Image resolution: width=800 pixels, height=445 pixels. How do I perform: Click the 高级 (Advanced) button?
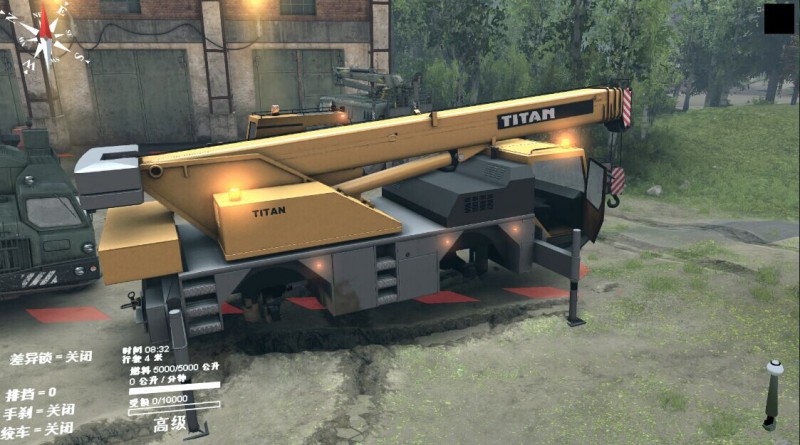click(x=170, y=424)
